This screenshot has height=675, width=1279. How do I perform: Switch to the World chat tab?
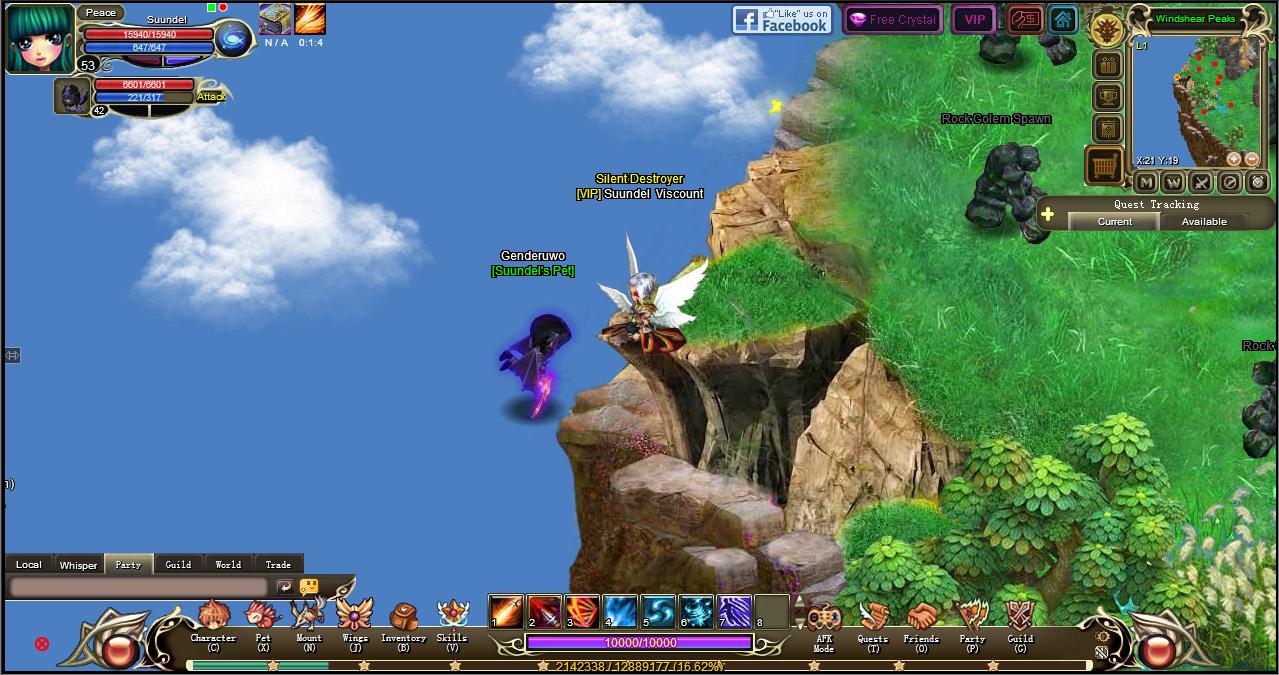tap(228, 564)
